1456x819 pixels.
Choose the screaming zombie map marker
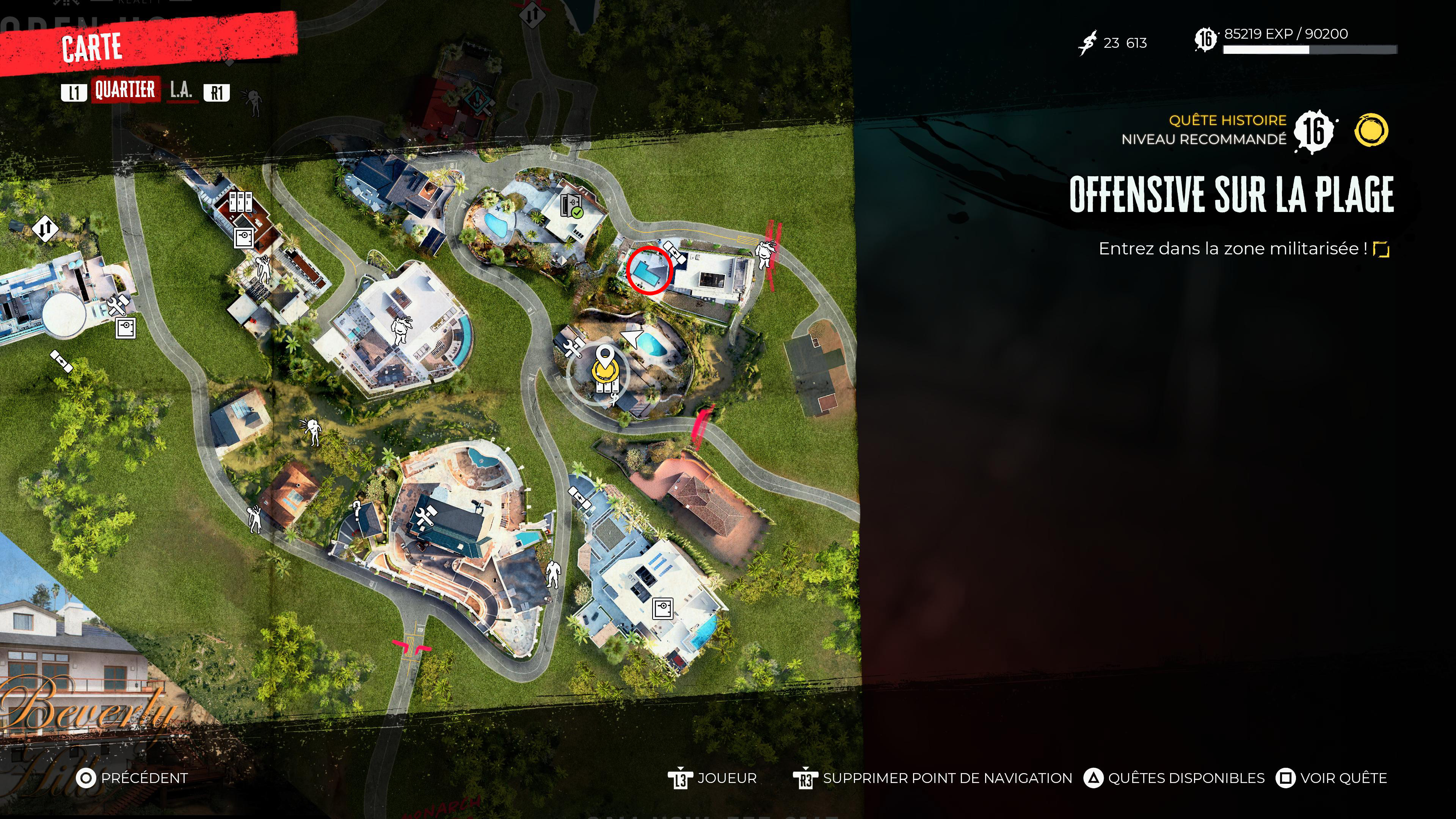click(311, 431)
